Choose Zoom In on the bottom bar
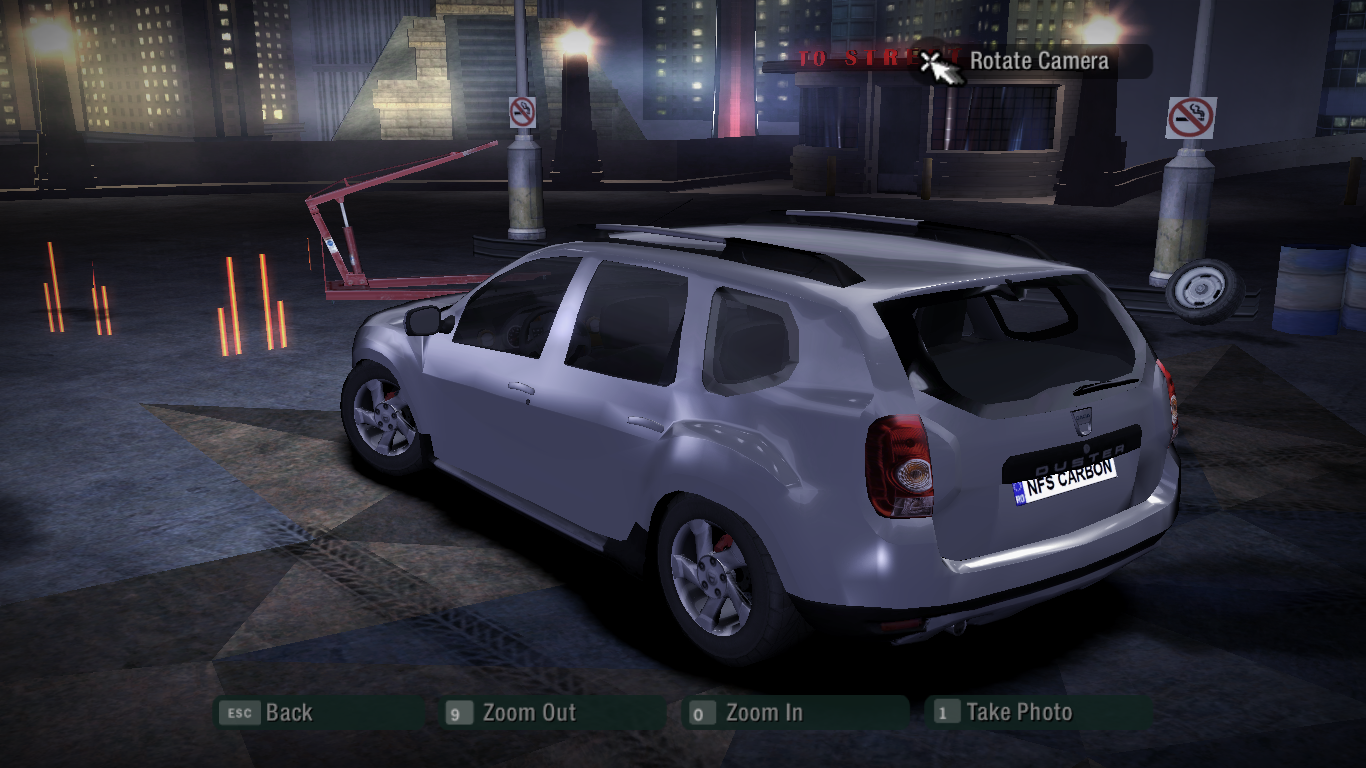The height and width of the screenshot is (768, 1366). click(763, 713)
